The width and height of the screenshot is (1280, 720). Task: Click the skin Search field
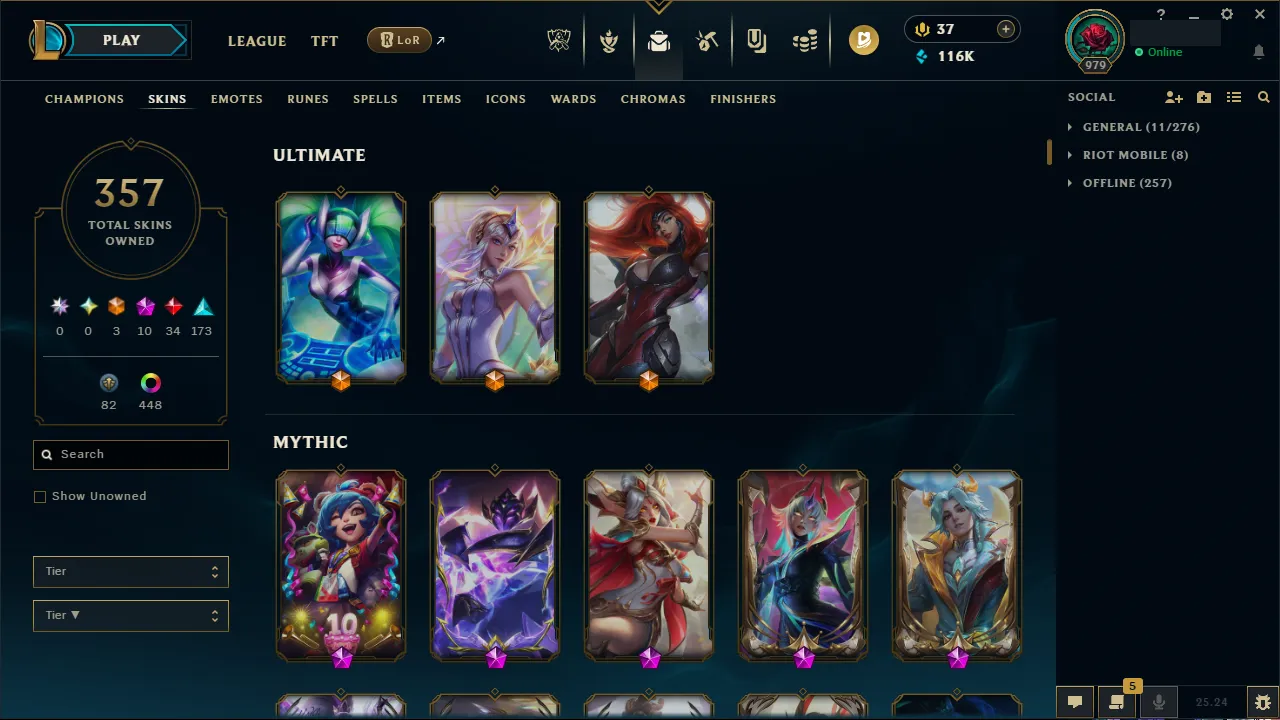[130, 454]
